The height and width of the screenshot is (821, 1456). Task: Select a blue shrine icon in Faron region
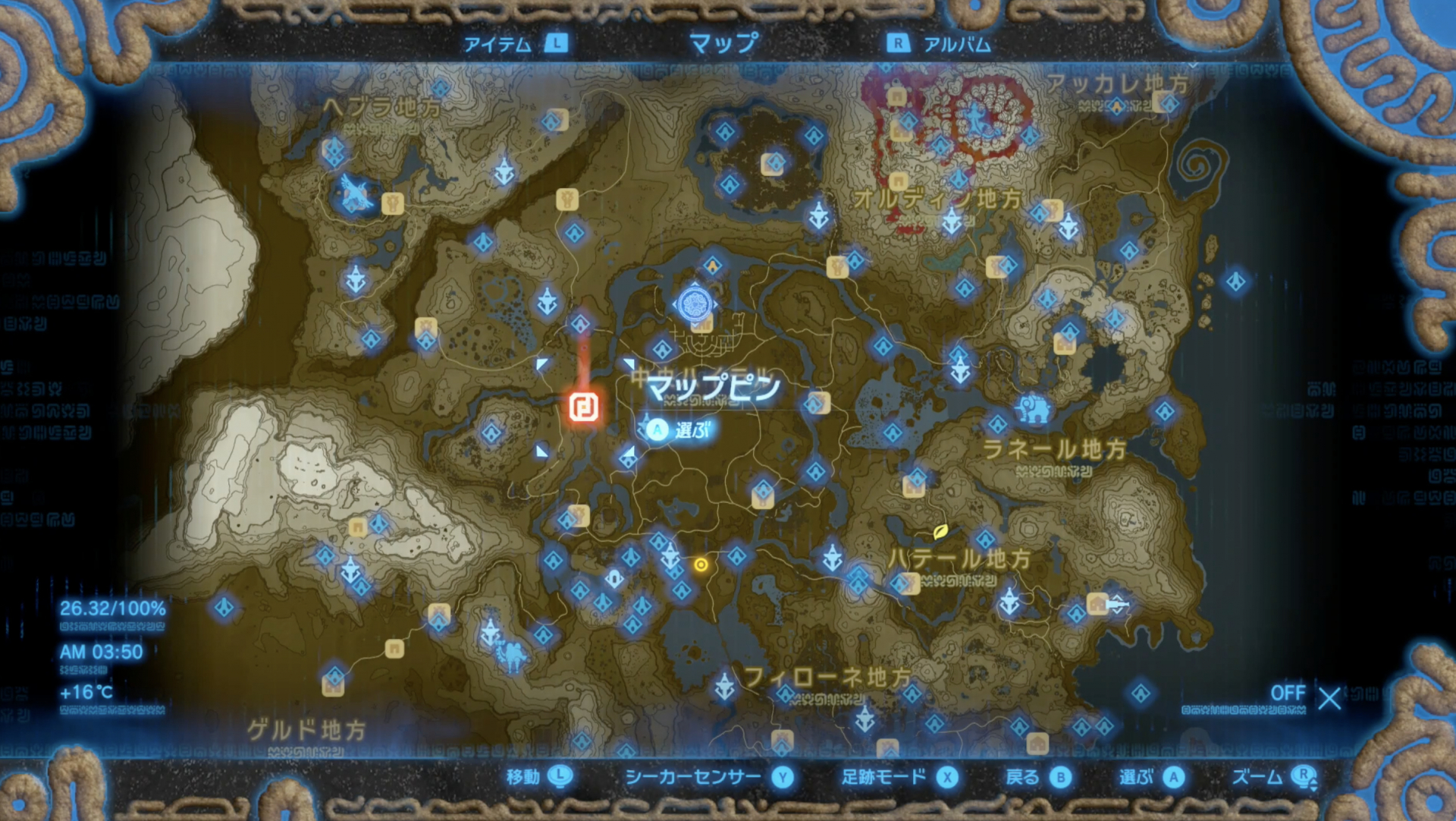(786, 692)
